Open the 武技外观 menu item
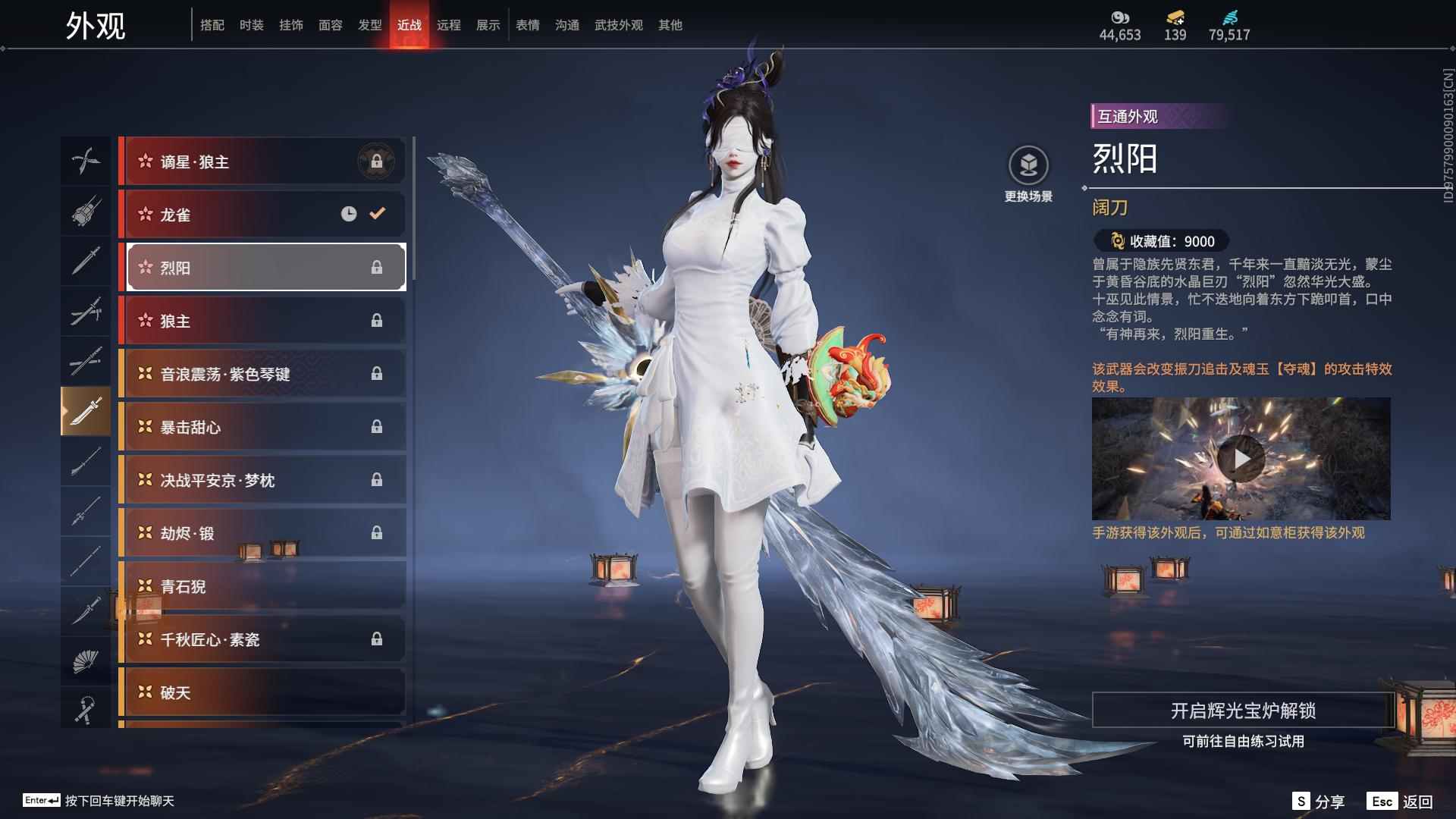Image resolution: width=1456 pixels, height=819 pixels. (618, 24)
